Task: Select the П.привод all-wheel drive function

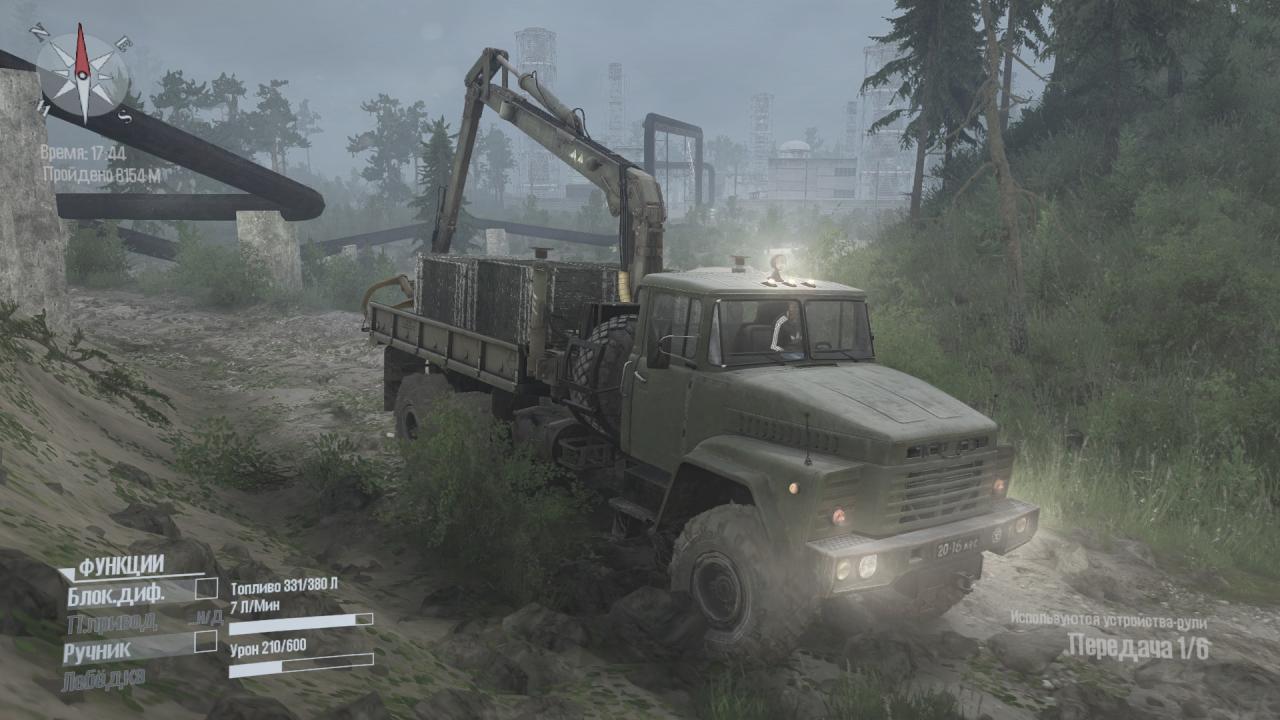Action: tap(111, 623)
